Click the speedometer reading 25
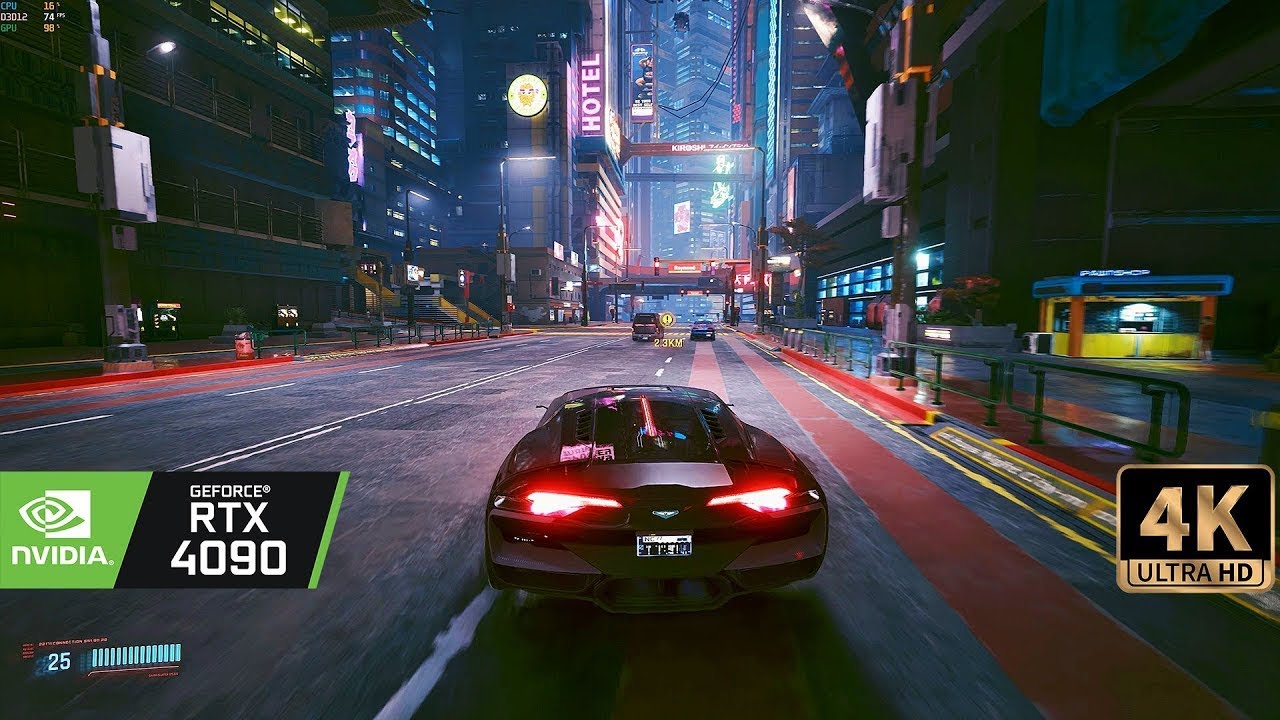 coord(58,660)
